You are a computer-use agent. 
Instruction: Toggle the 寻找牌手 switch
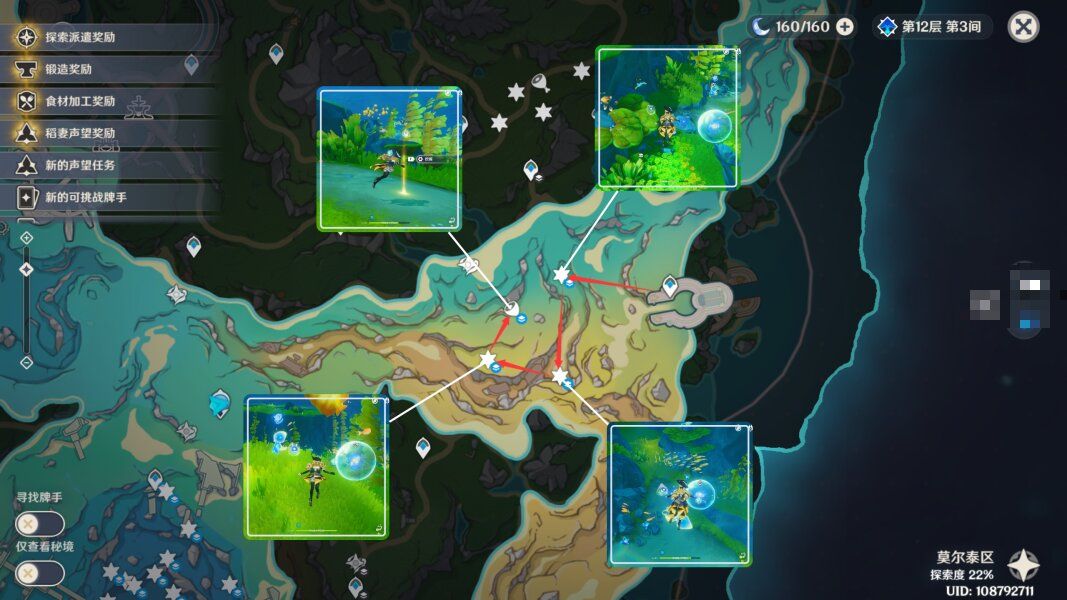[40, 524]
